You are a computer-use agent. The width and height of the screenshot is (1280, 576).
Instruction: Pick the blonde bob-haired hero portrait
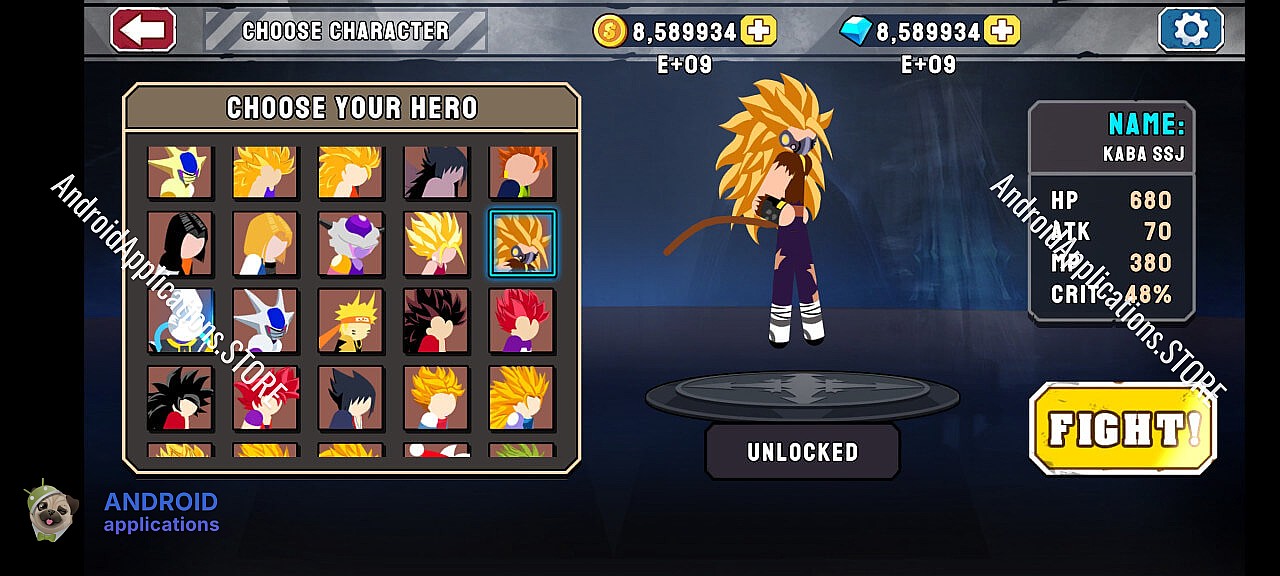point(265,243)
